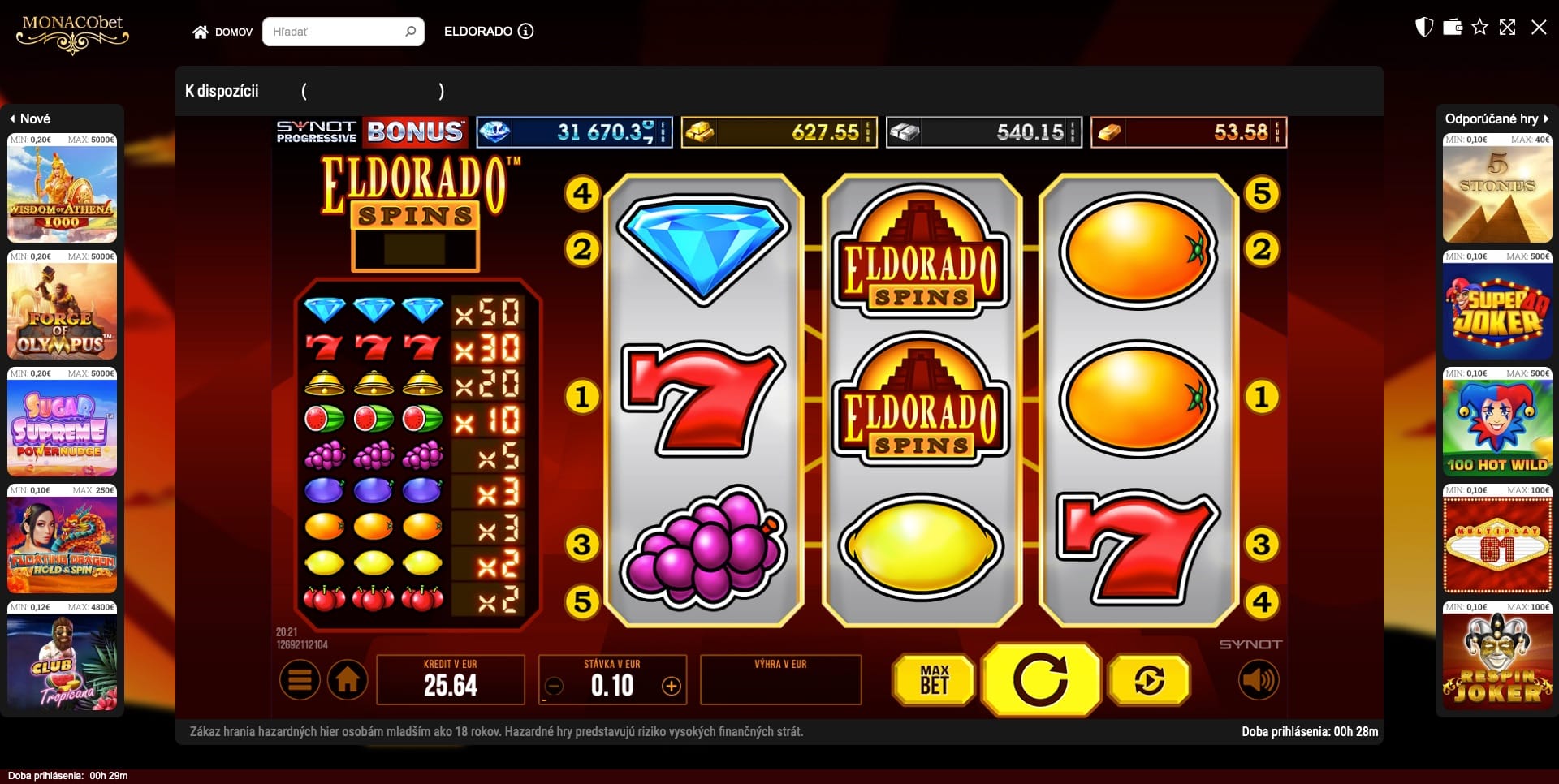Mute game sound with speaker icon
The height and width of the screenshot is (784, 1559).
[1259, 680]
